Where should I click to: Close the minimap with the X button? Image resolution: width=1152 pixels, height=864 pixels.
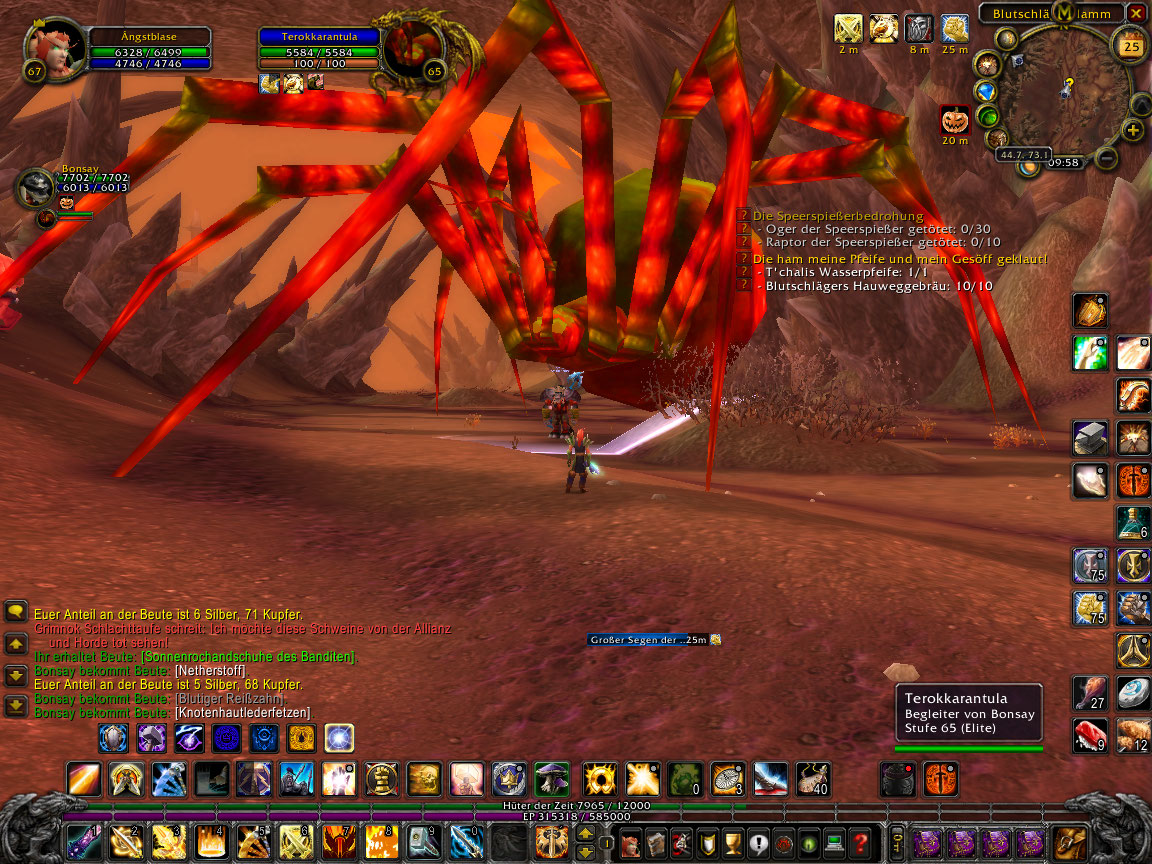click(x=1136, y=13)
